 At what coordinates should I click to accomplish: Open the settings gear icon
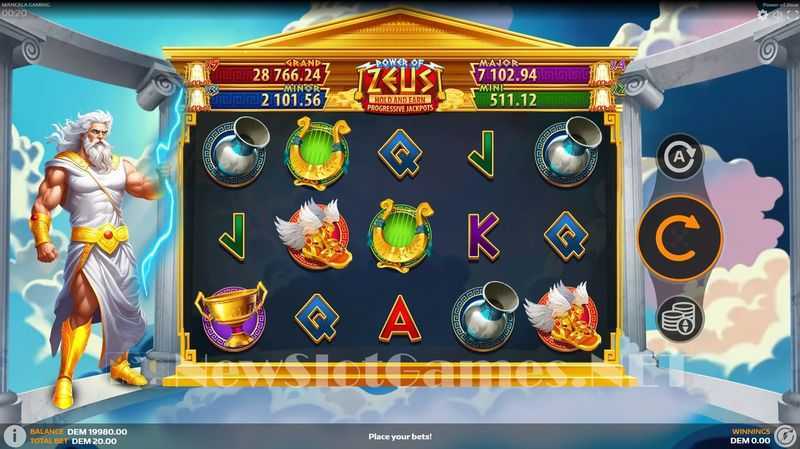coord(763,14)
